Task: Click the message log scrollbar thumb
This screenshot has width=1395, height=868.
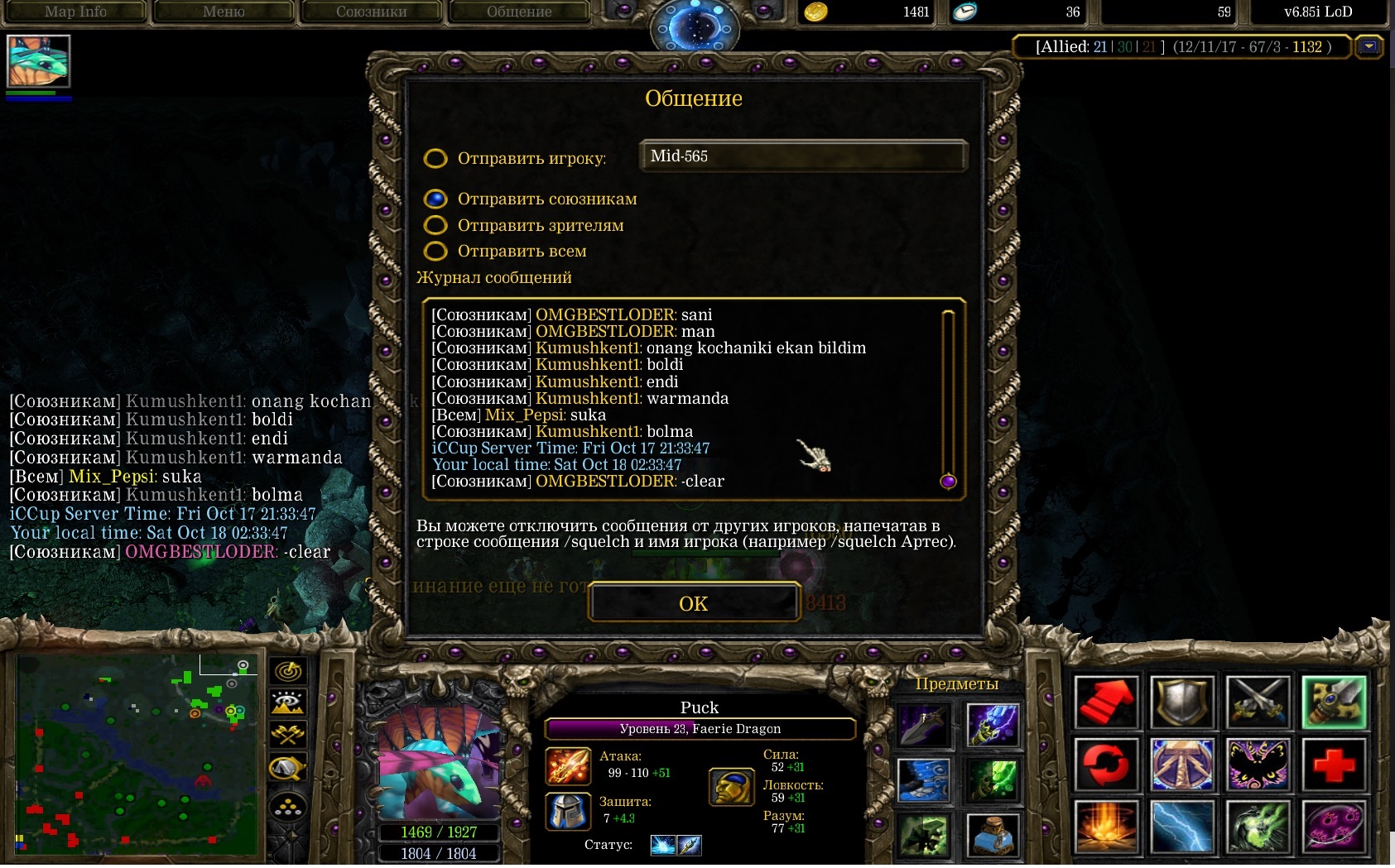Action: pyautogui.click(x=948, y=481)
